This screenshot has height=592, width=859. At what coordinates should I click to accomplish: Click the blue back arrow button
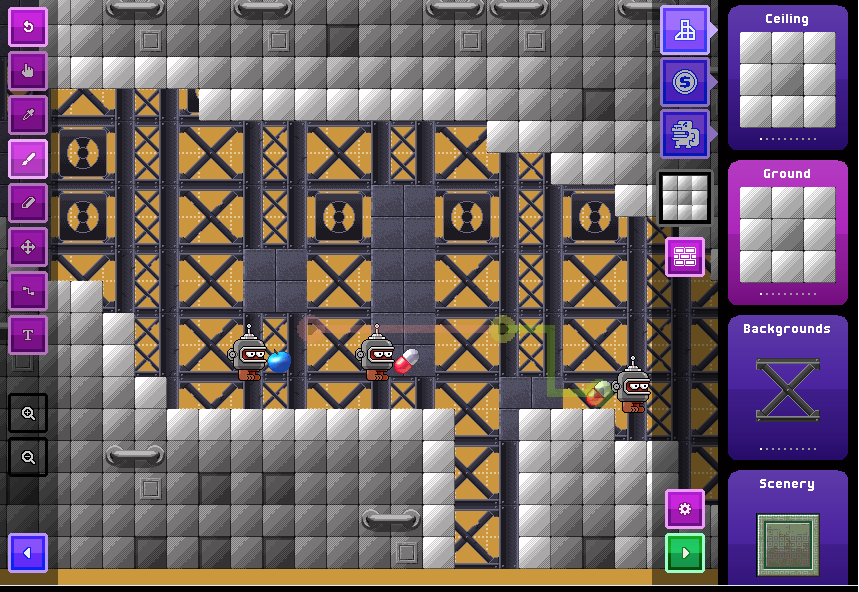pos(28,553)
